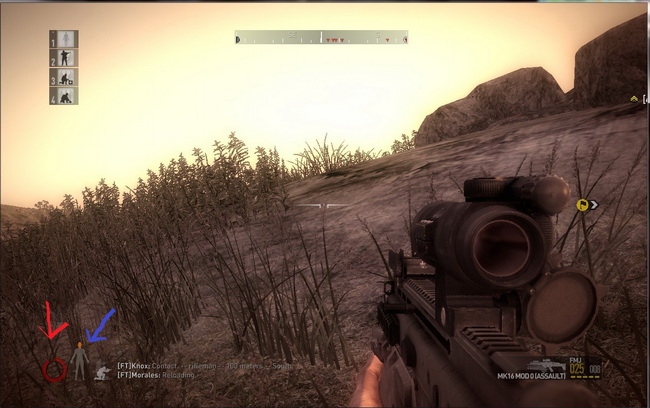The image size is (650, 408).
Task: Select squad member 1 in the squad list
Action: click(64, 39)
